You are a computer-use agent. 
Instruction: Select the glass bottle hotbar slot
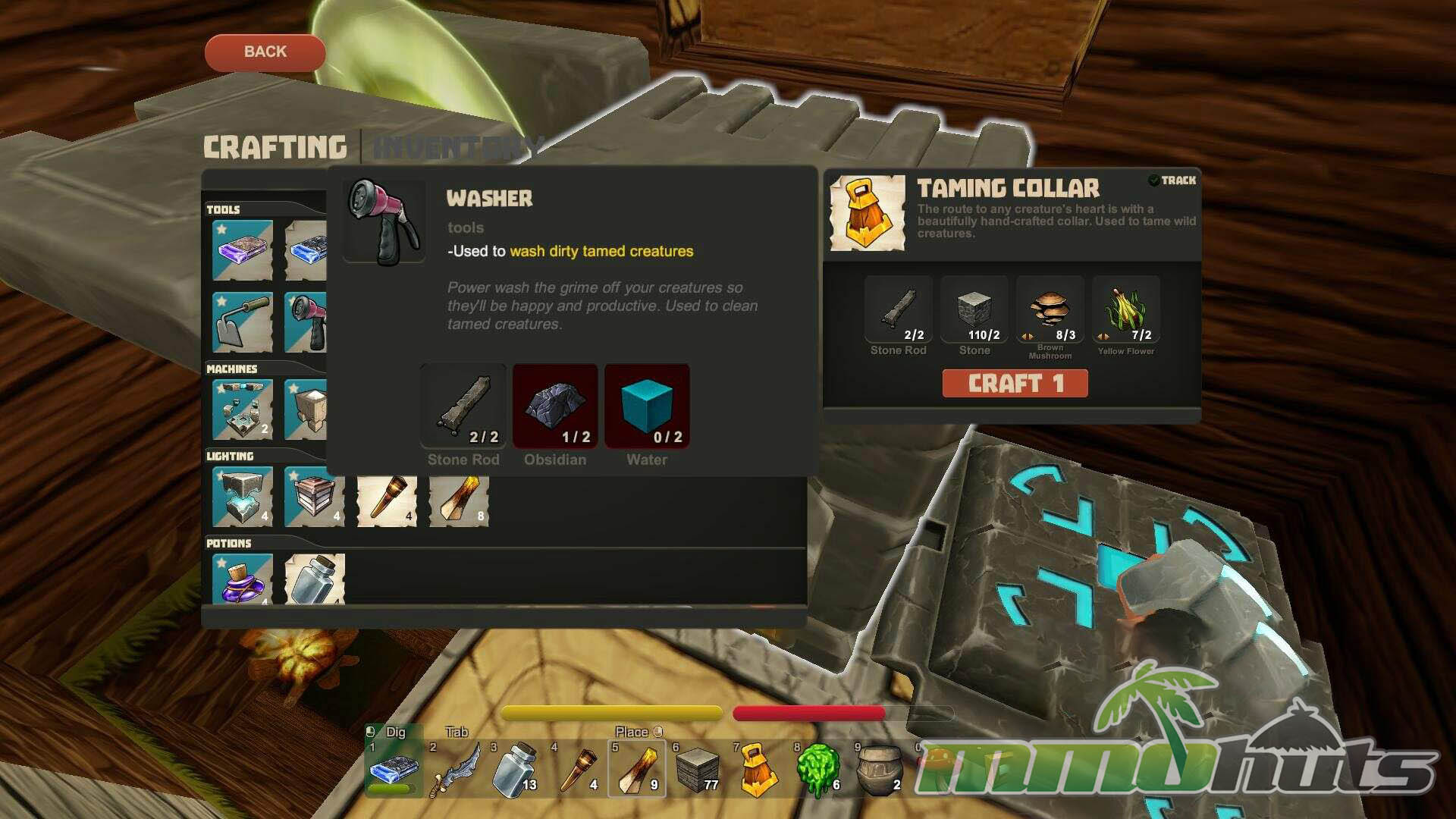point(516,769)
